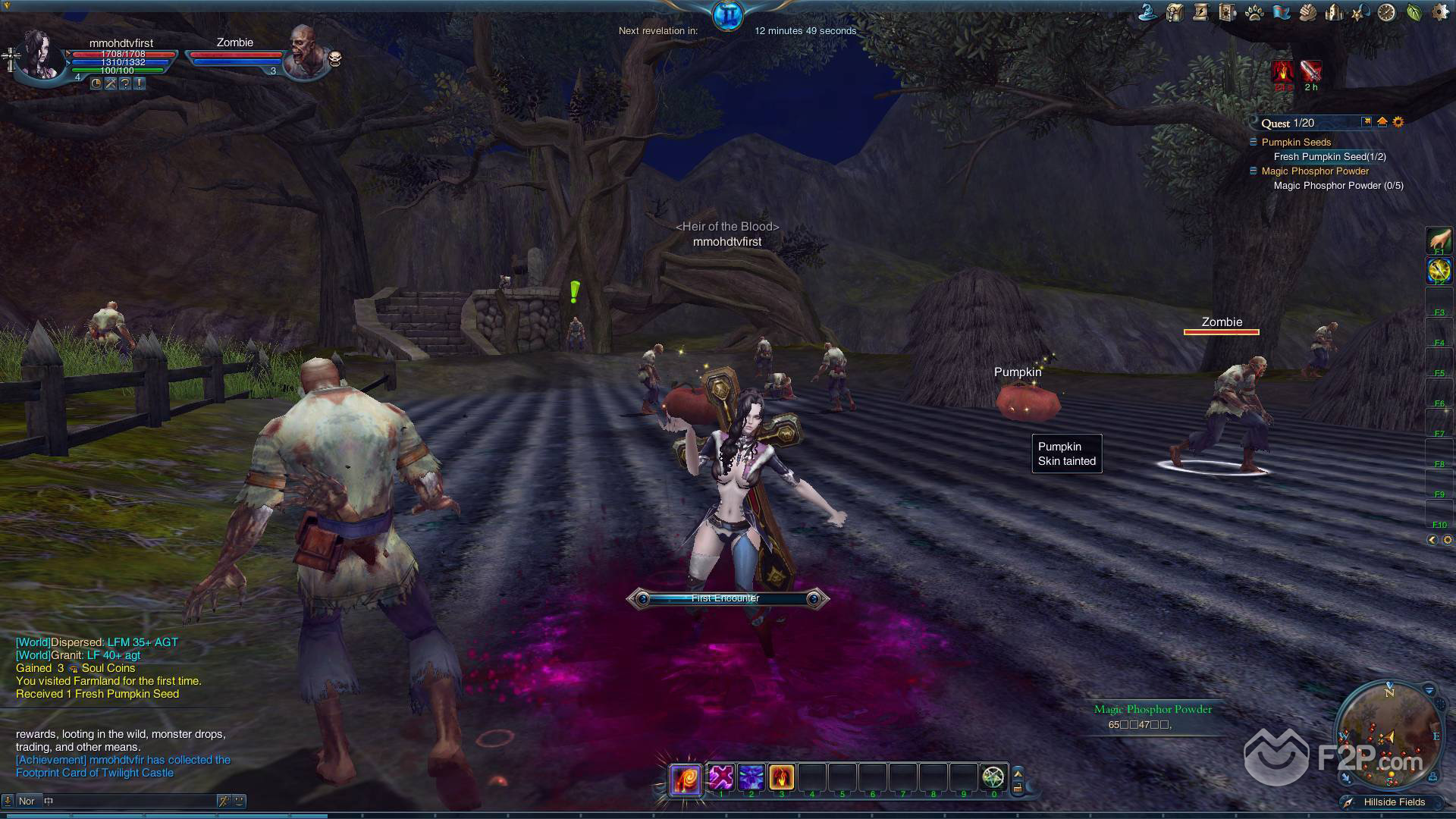Open the wizard hat menu icon
Image resolution: width=1456 pixels, height=819 pixels.
click(x=1150, y=12)
